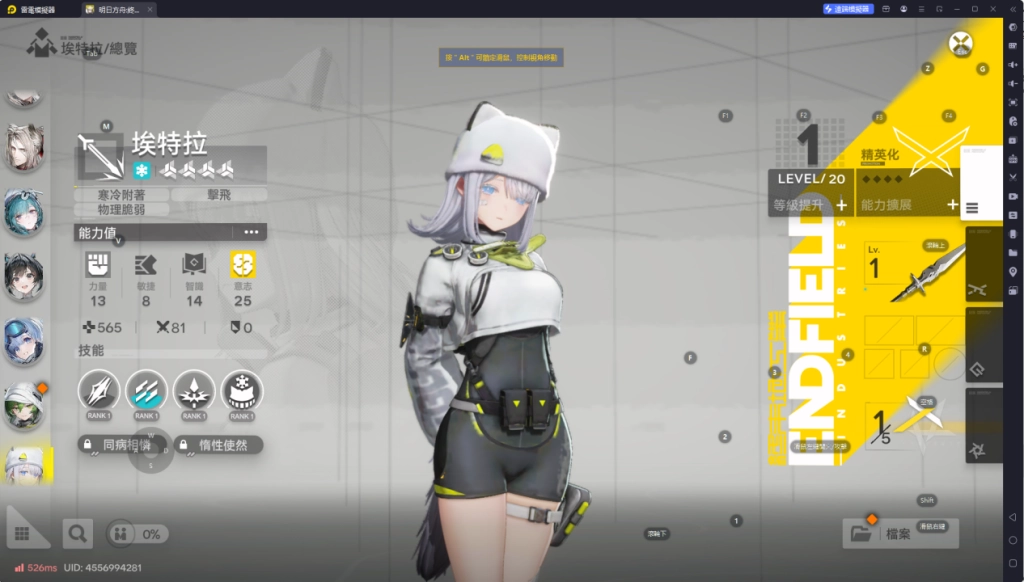Open the 等級提升 level-up panel
Image resolution: width=1024 pixels, height=582 pixels.
pos(810,205)
